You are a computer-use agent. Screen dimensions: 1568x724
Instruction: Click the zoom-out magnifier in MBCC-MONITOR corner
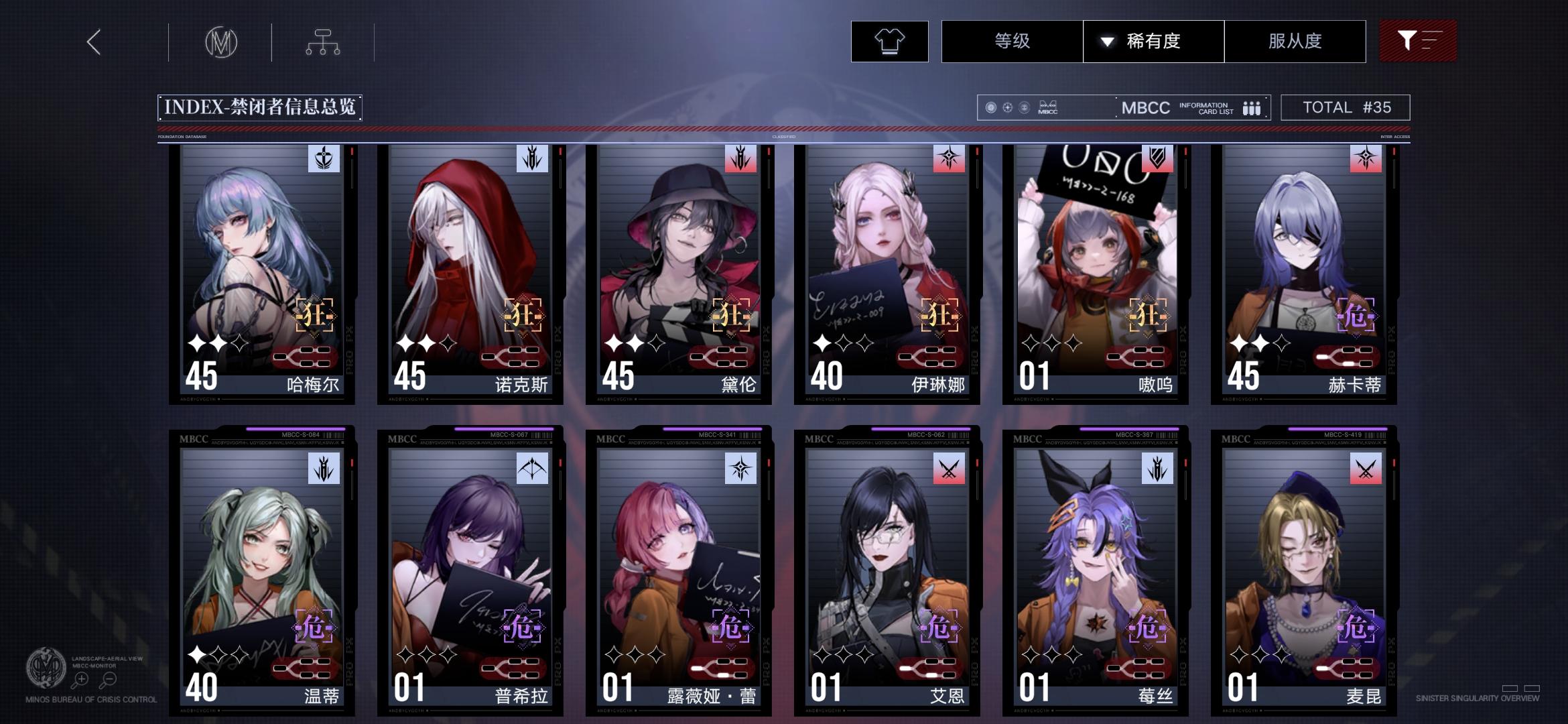(x=107, y=678)
